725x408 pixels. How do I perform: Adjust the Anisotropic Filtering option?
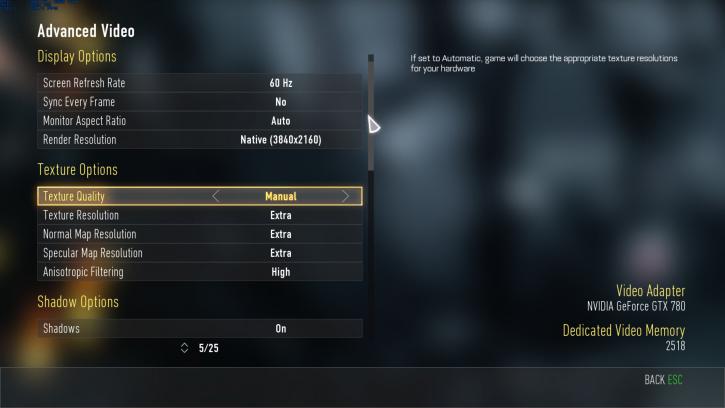200,272
